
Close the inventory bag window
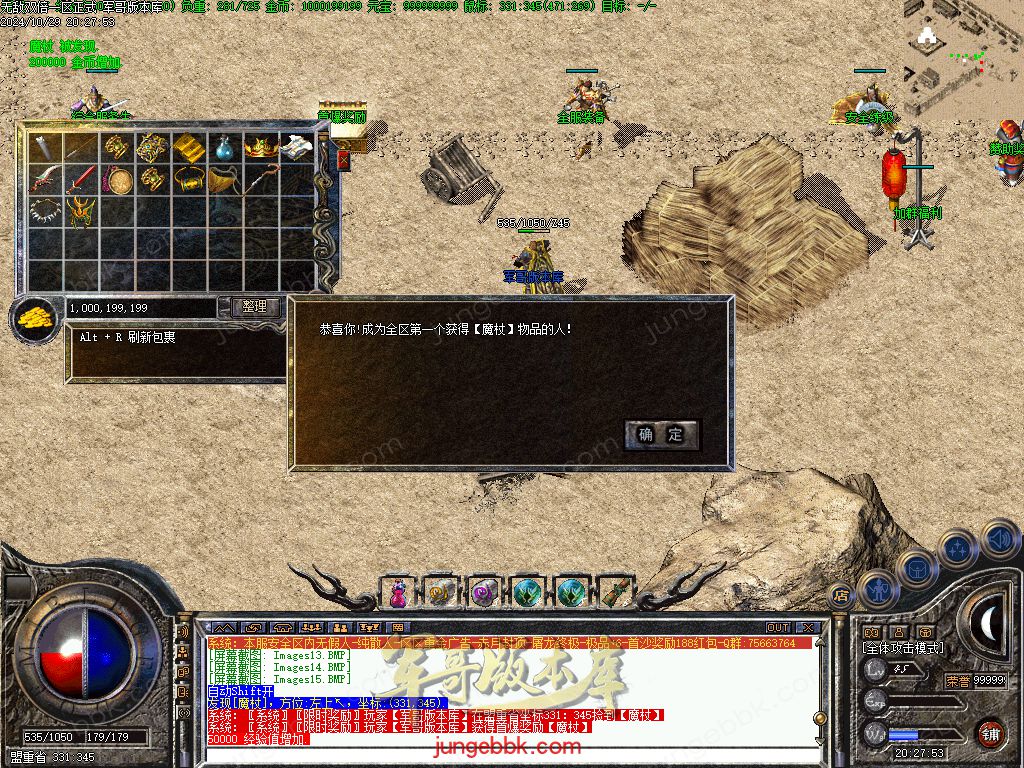(x=344, y=160)
